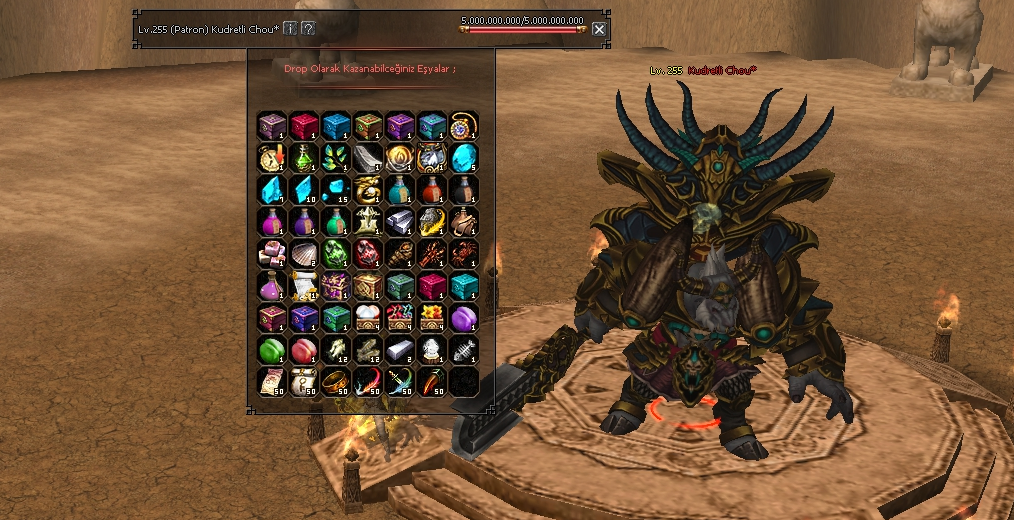Open the boss info 'i' button
1014x520 pixels.
290,29
